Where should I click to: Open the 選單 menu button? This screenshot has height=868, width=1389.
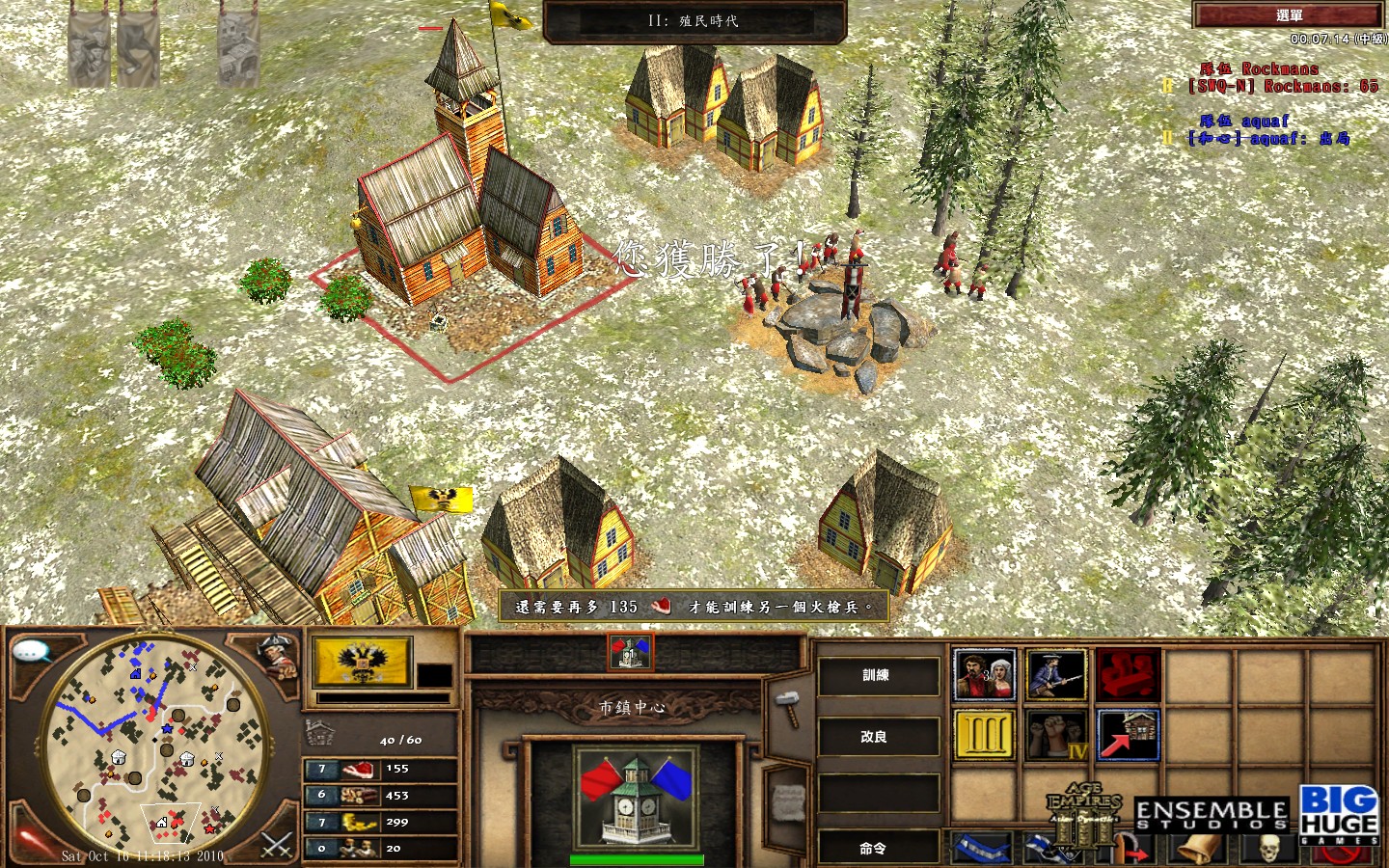coord(1288,15)
